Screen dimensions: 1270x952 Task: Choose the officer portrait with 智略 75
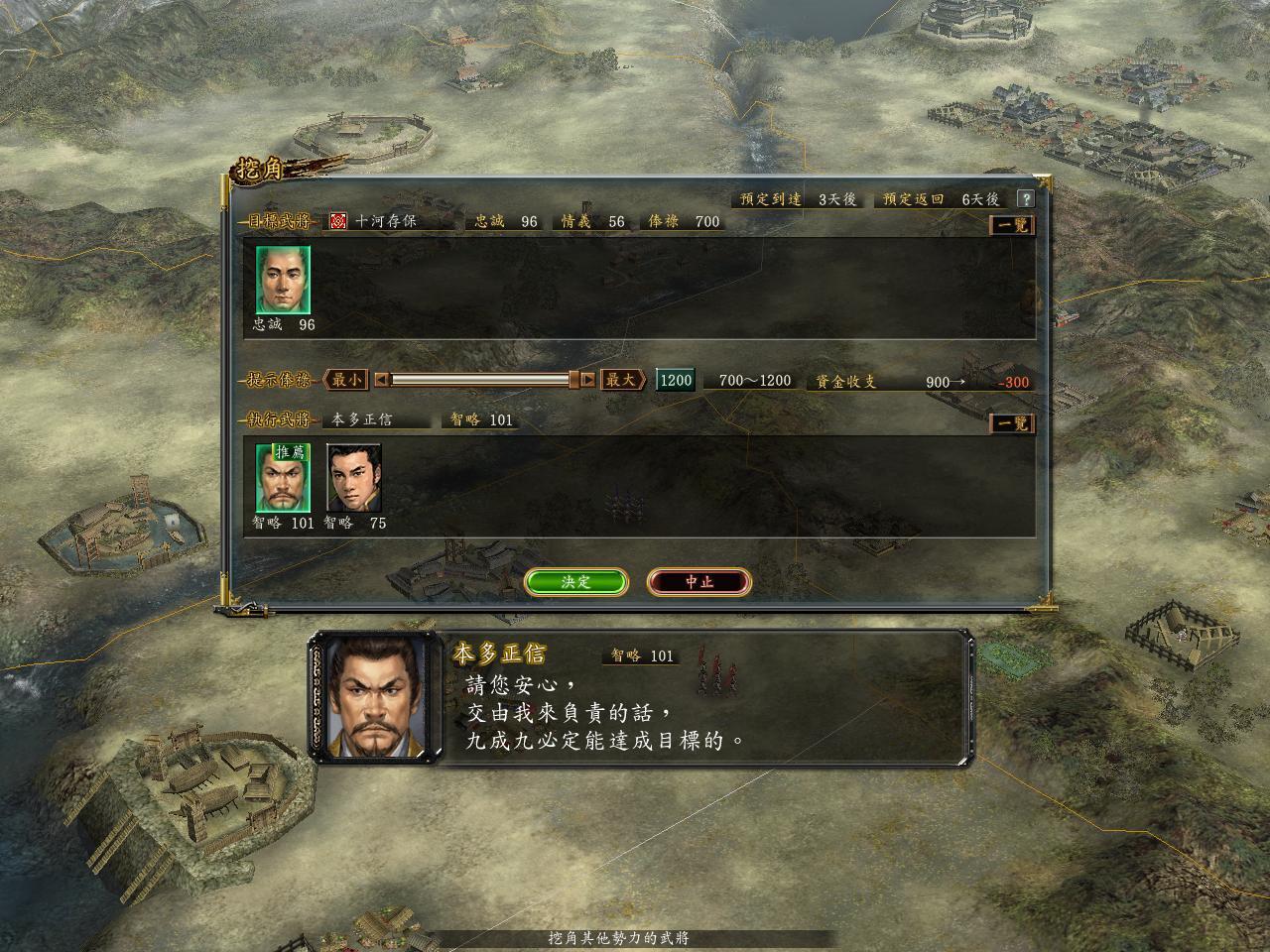pos(354,478)
